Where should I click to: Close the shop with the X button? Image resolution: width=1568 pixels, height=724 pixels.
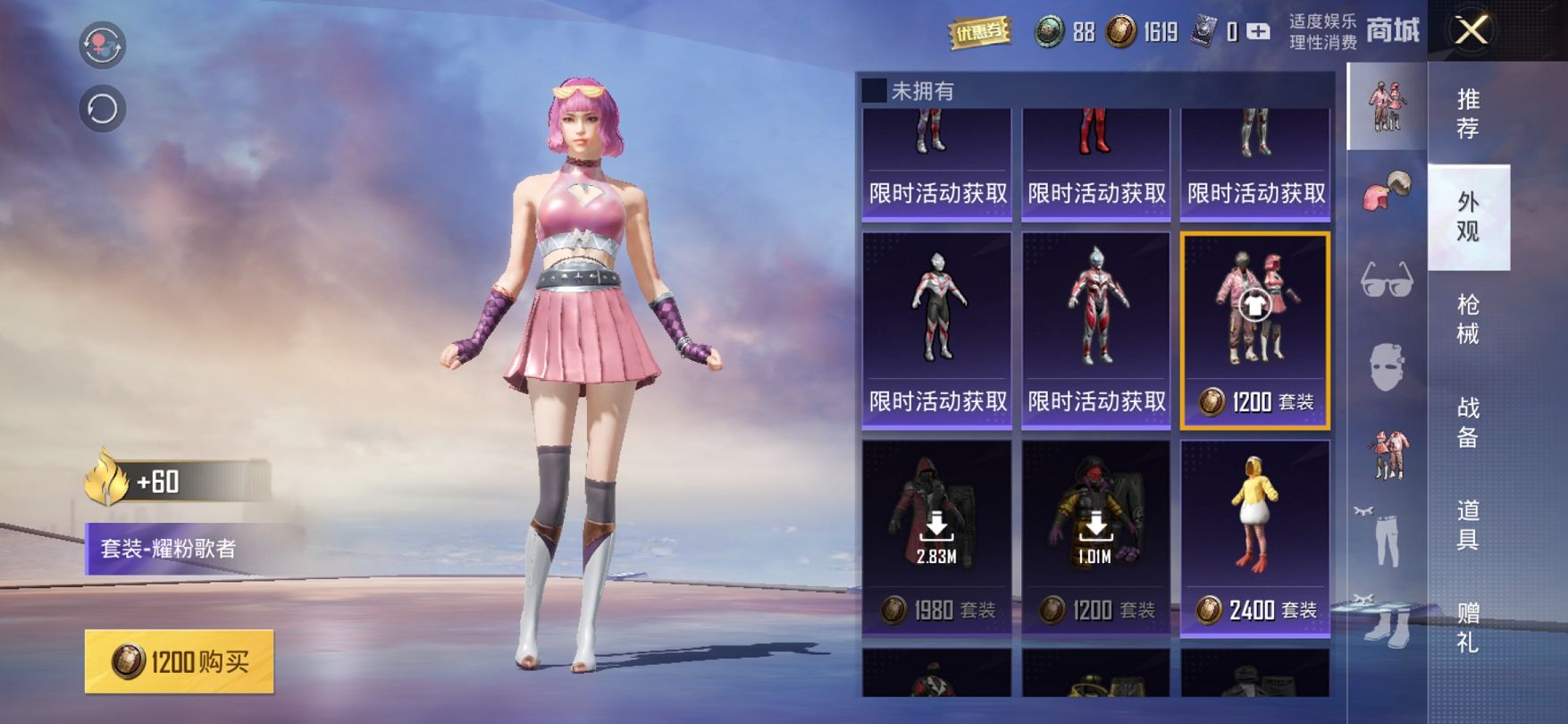click(1472, 31)
